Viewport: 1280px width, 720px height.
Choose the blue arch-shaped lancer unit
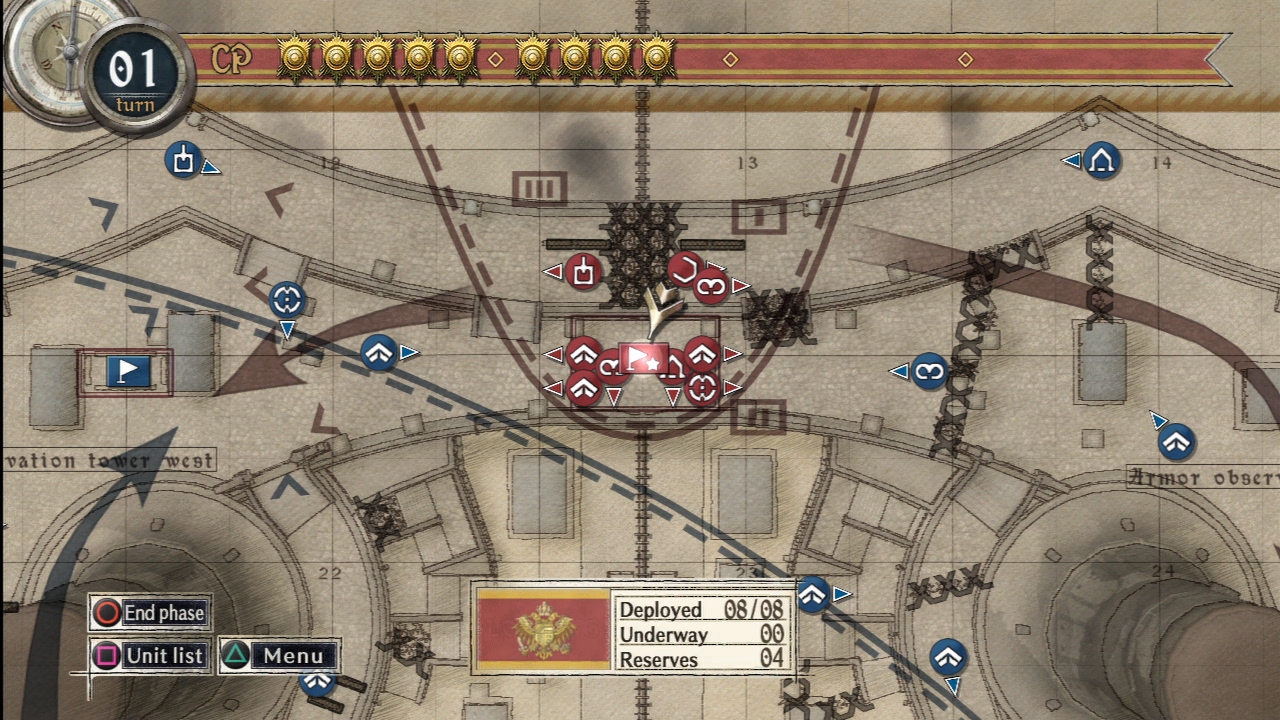1101,160
